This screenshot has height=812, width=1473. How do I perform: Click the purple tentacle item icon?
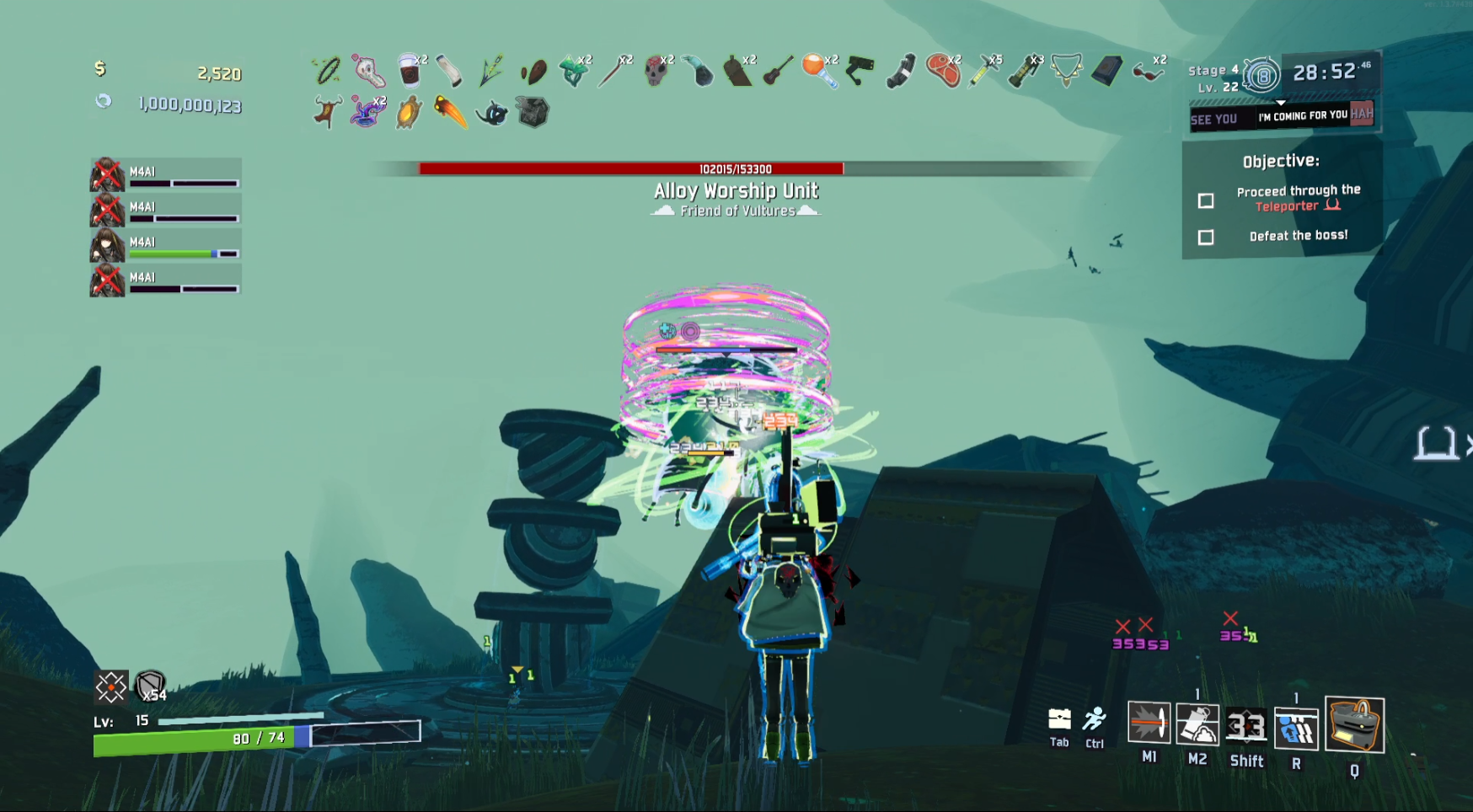click(x=367, y=112)
